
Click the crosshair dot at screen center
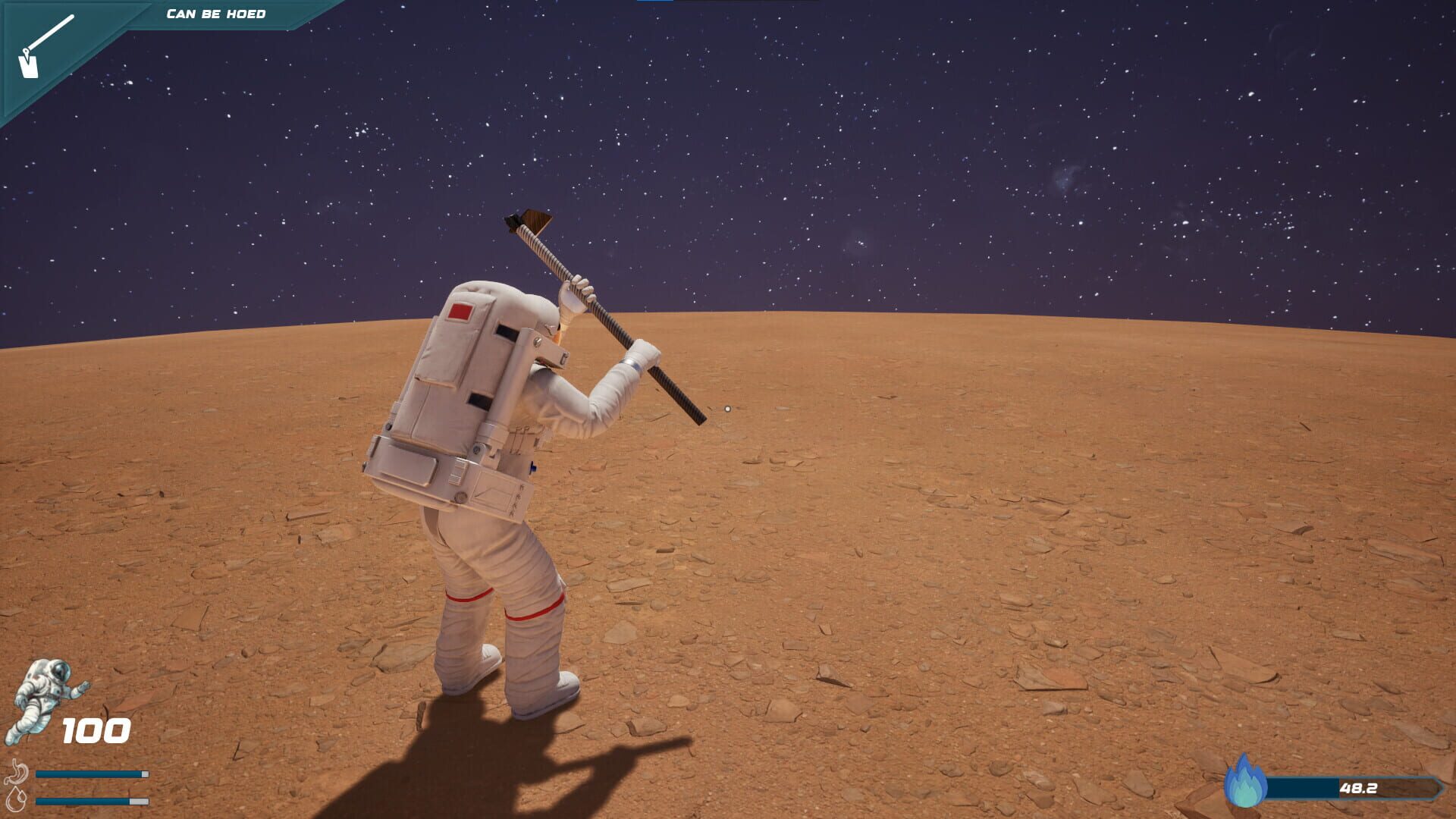pos(726,407)
